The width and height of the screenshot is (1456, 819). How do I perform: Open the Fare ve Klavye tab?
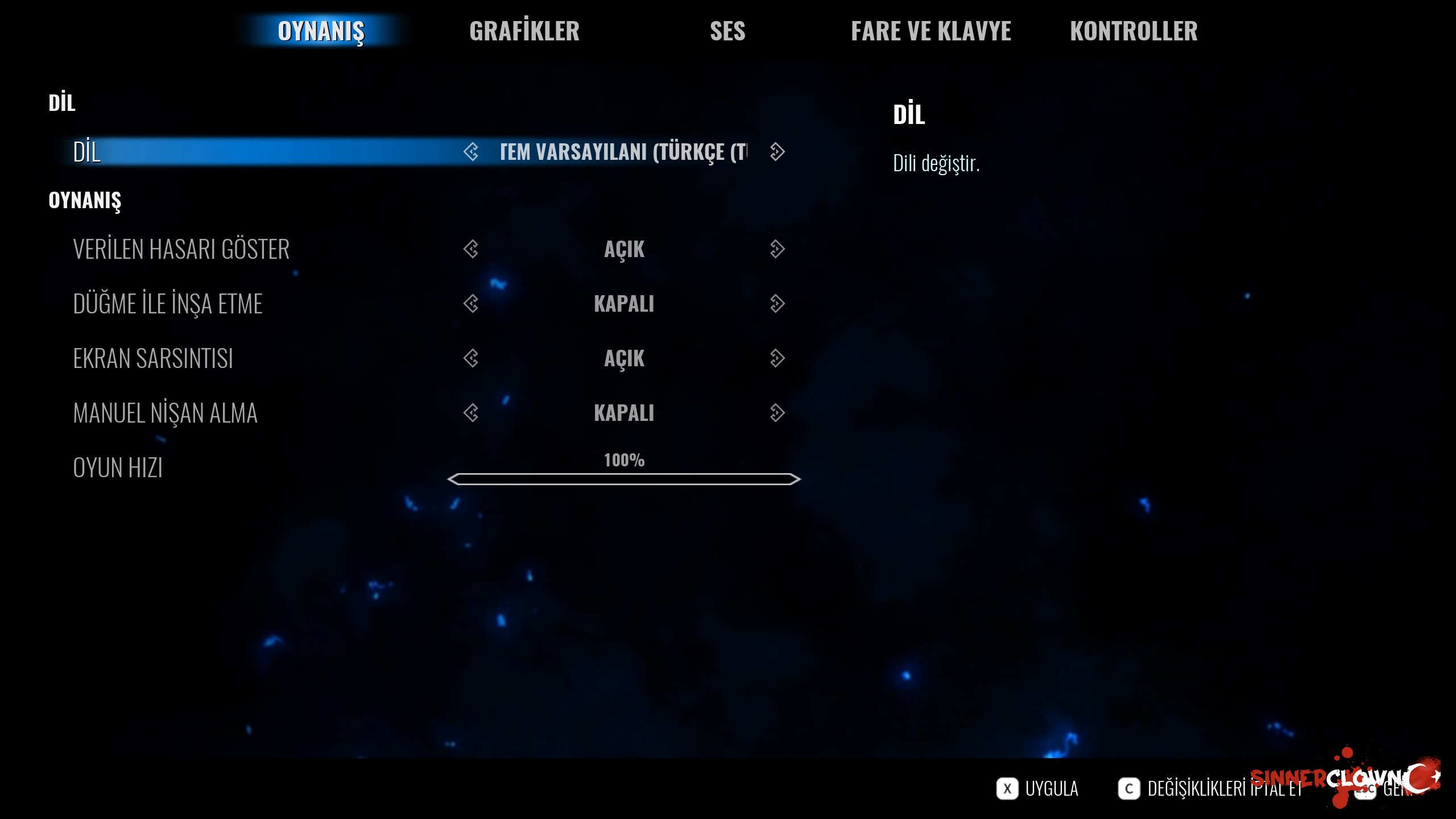click(930, 31)
